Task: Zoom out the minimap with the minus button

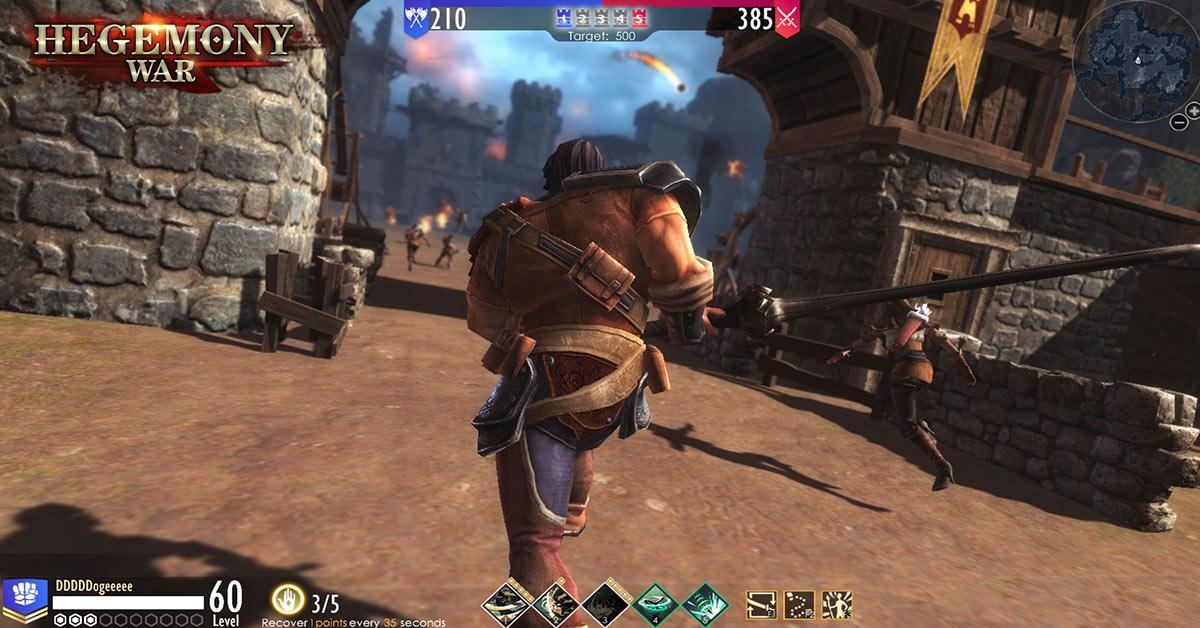Action: tap(1180, 122)
